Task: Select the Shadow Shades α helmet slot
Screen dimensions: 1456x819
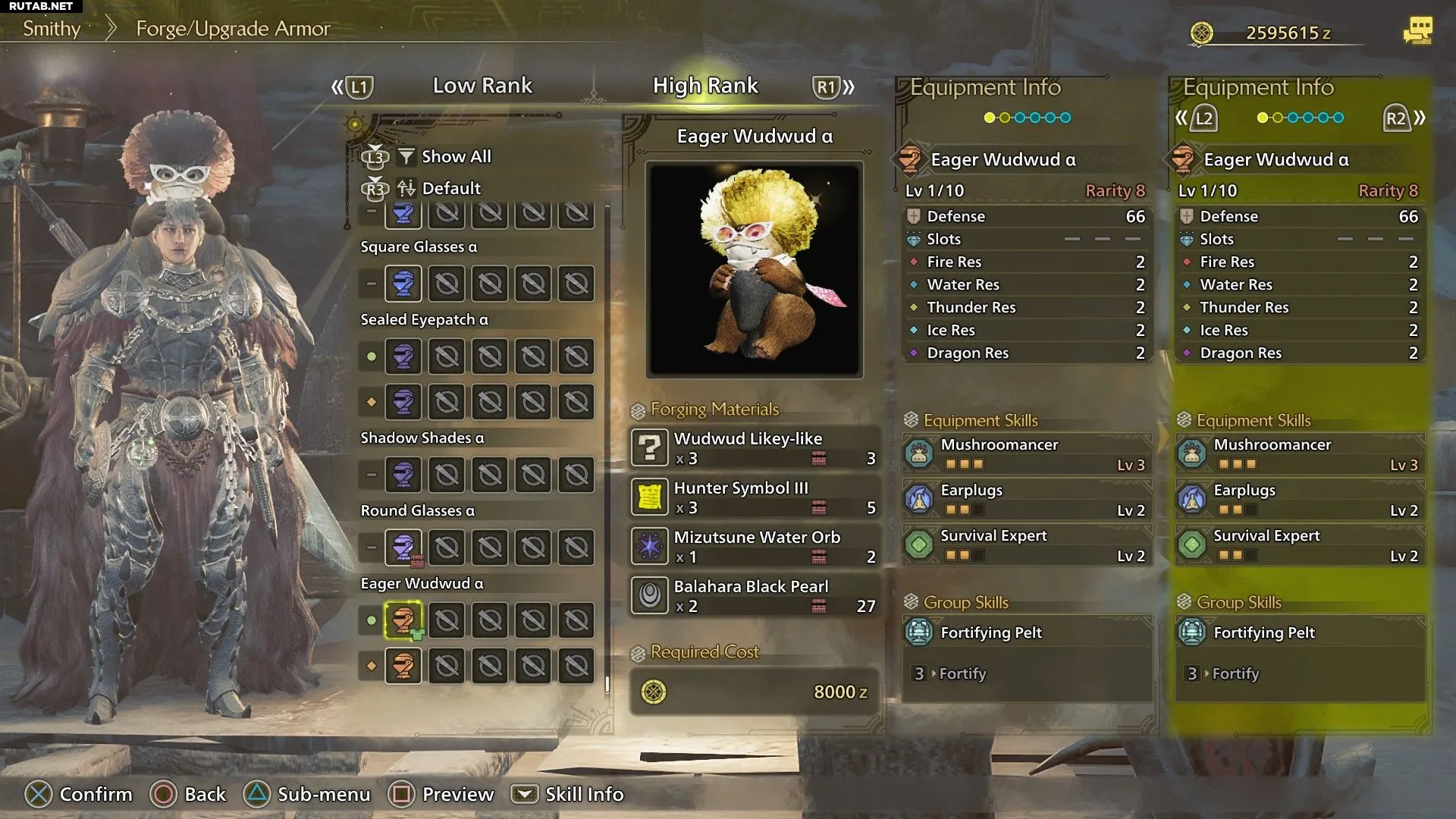Action: point(403,475)
